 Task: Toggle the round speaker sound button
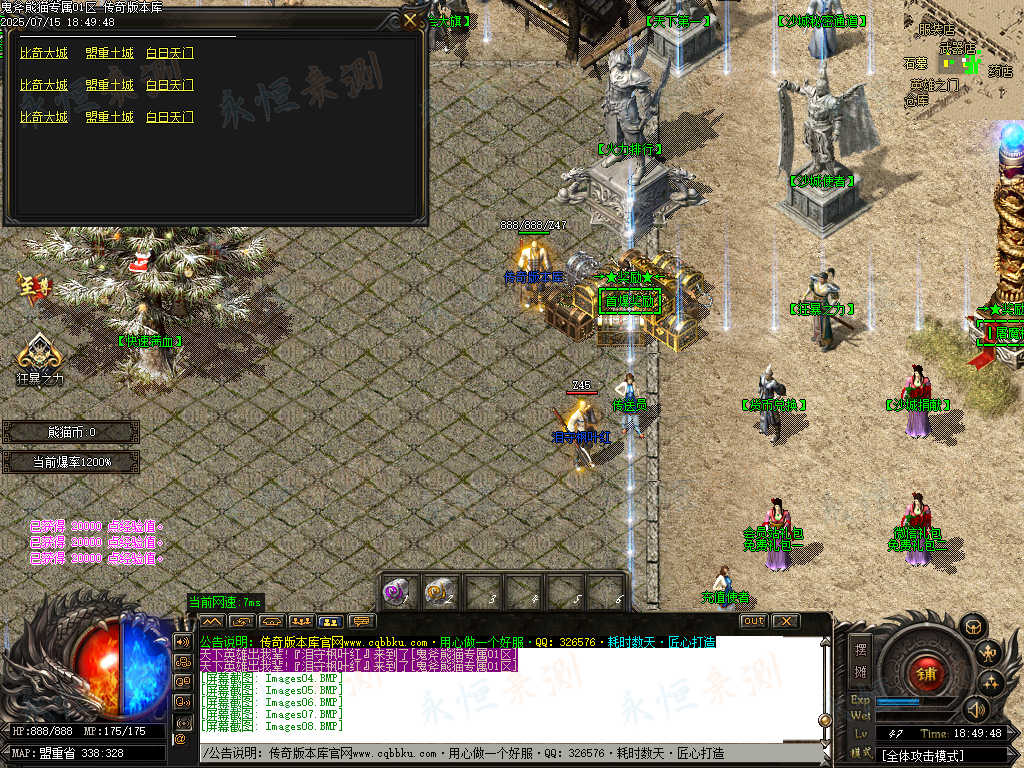(975, 709)
